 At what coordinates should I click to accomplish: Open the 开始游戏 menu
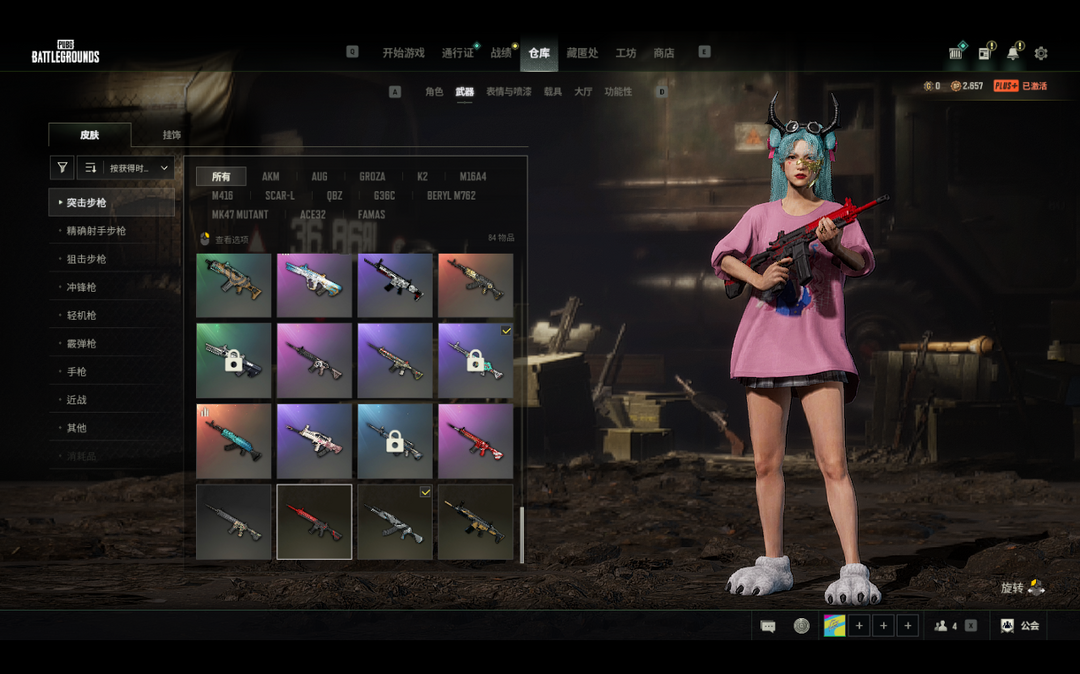pos(403,53)
